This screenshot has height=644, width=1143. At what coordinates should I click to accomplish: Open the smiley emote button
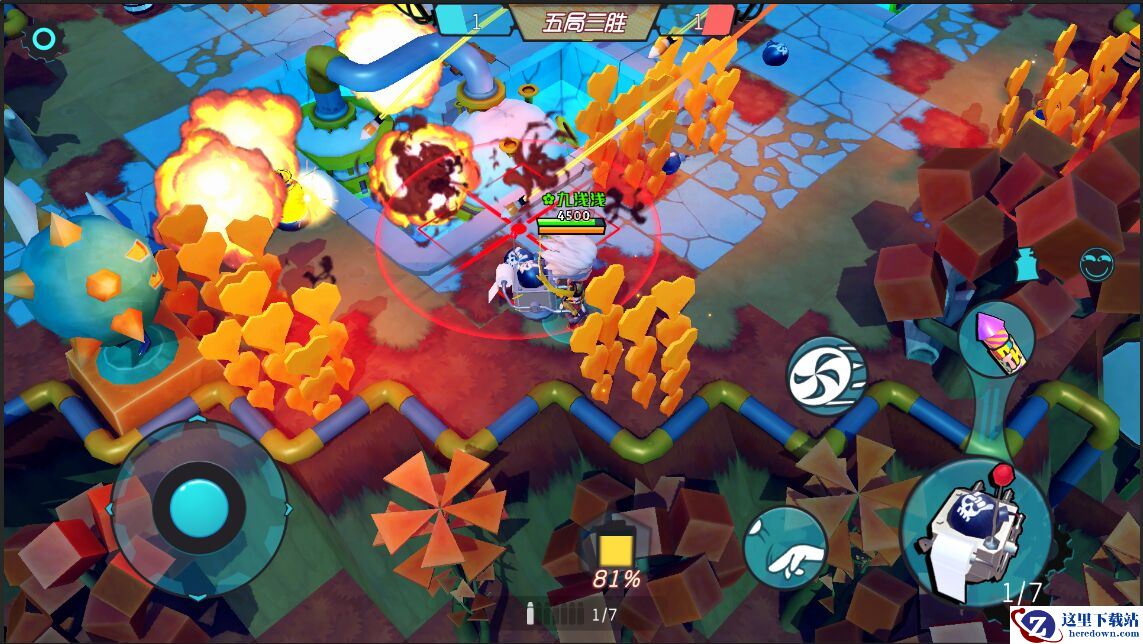coord(1097,264)
